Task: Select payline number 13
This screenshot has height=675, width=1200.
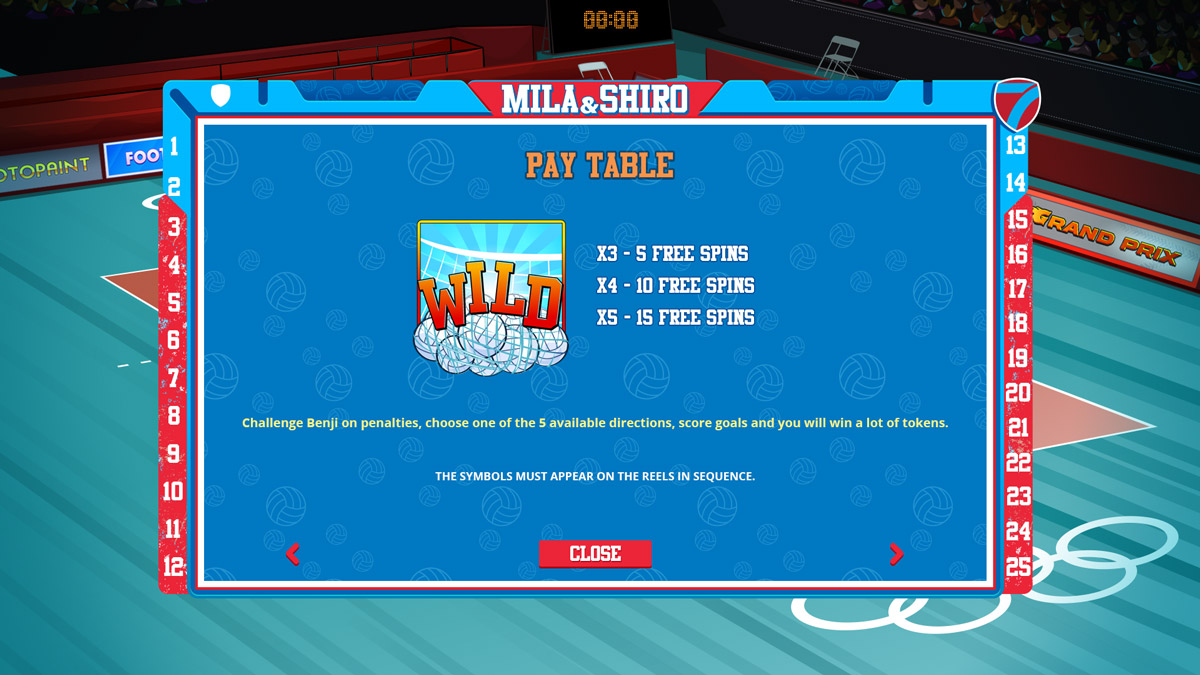Action: (x=1016, y=145)
